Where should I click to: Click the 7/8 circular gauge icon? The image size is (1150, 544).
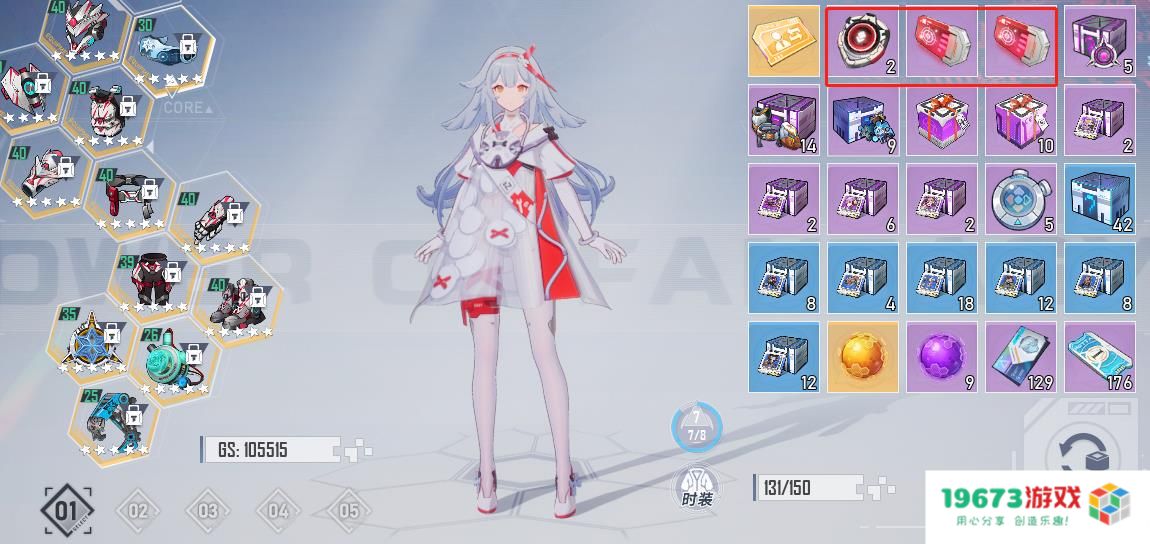pyautogui.click(x=696, y=428)
